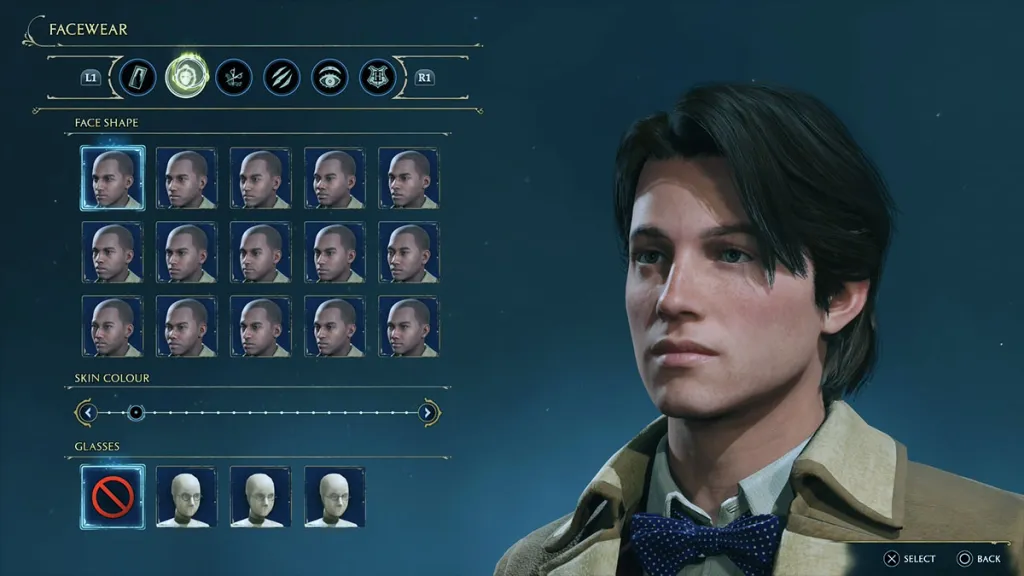
Task: Open the Hogwarts crest tab
Action: point(378,77)
